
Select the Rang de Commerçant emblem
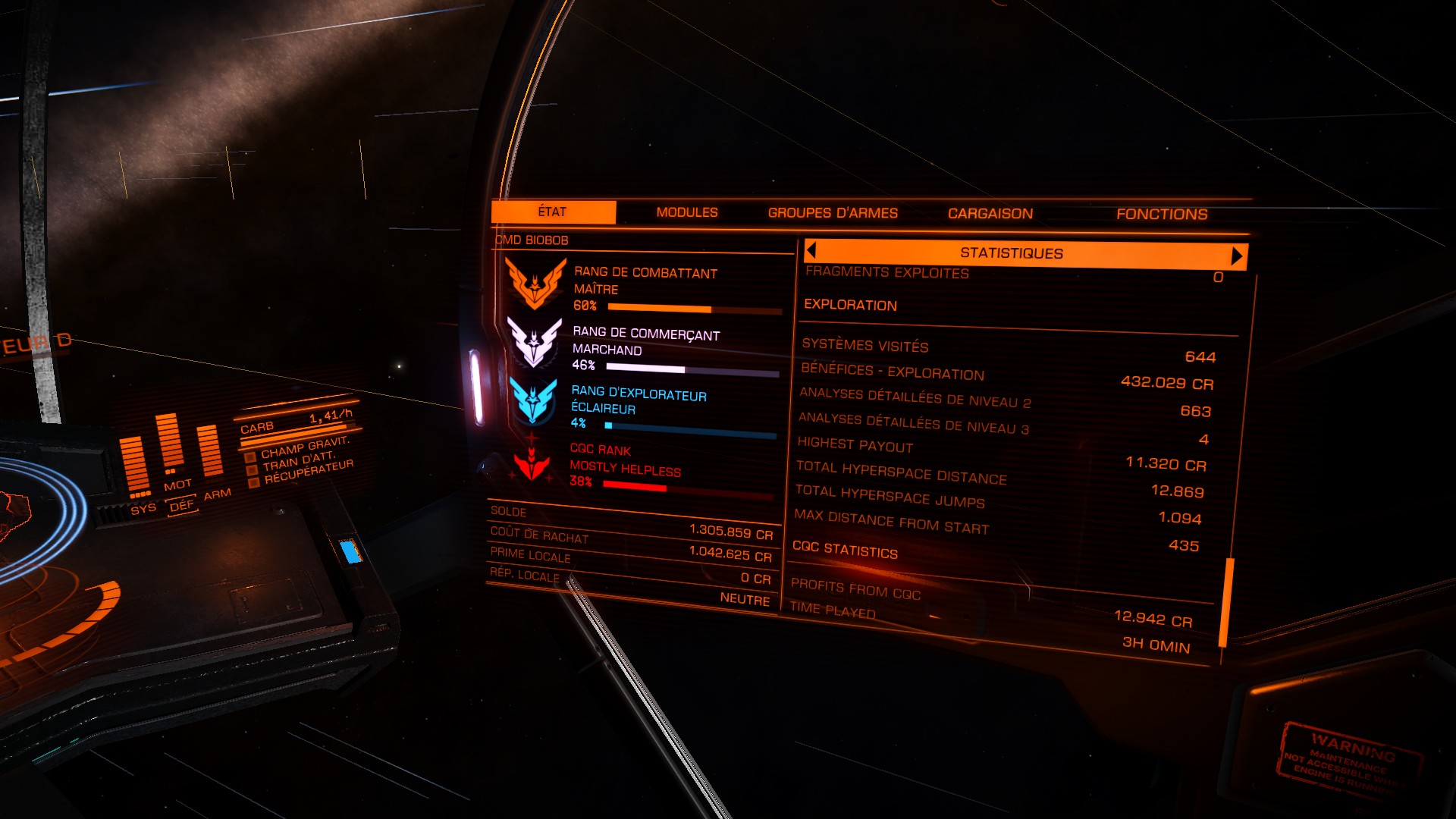[x=535, y=343]
